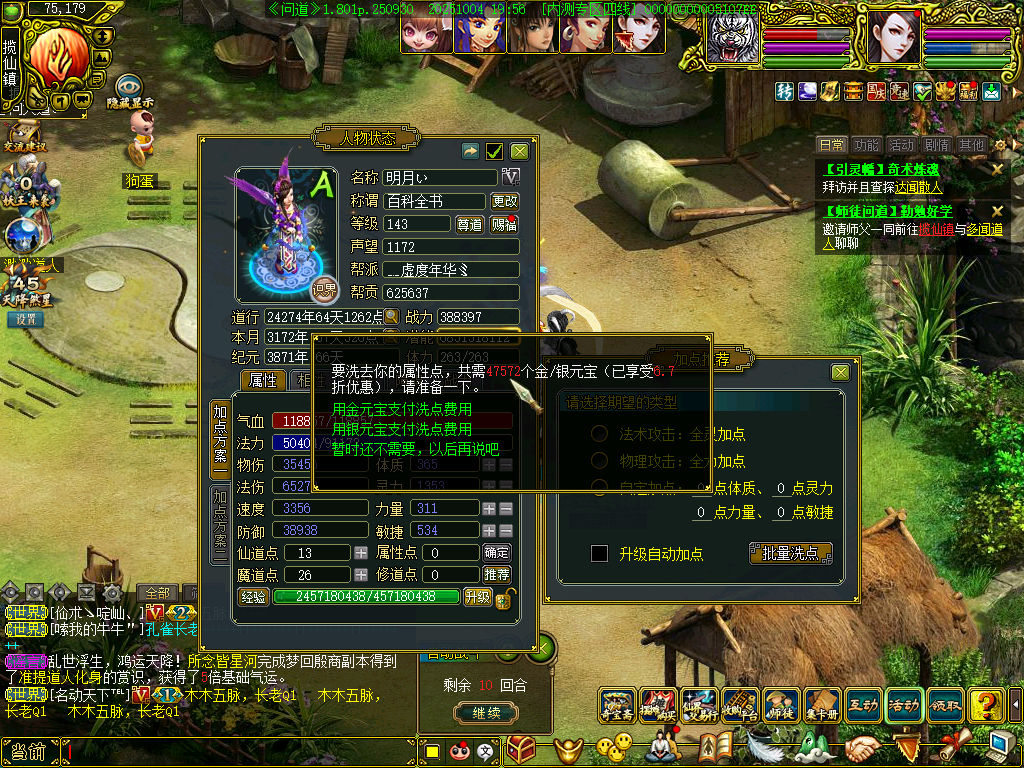Screen dimensions: 1024x768
Task: Pay the reset fee with silver yuanbao (银元宝)
Action: click(402, 429)
